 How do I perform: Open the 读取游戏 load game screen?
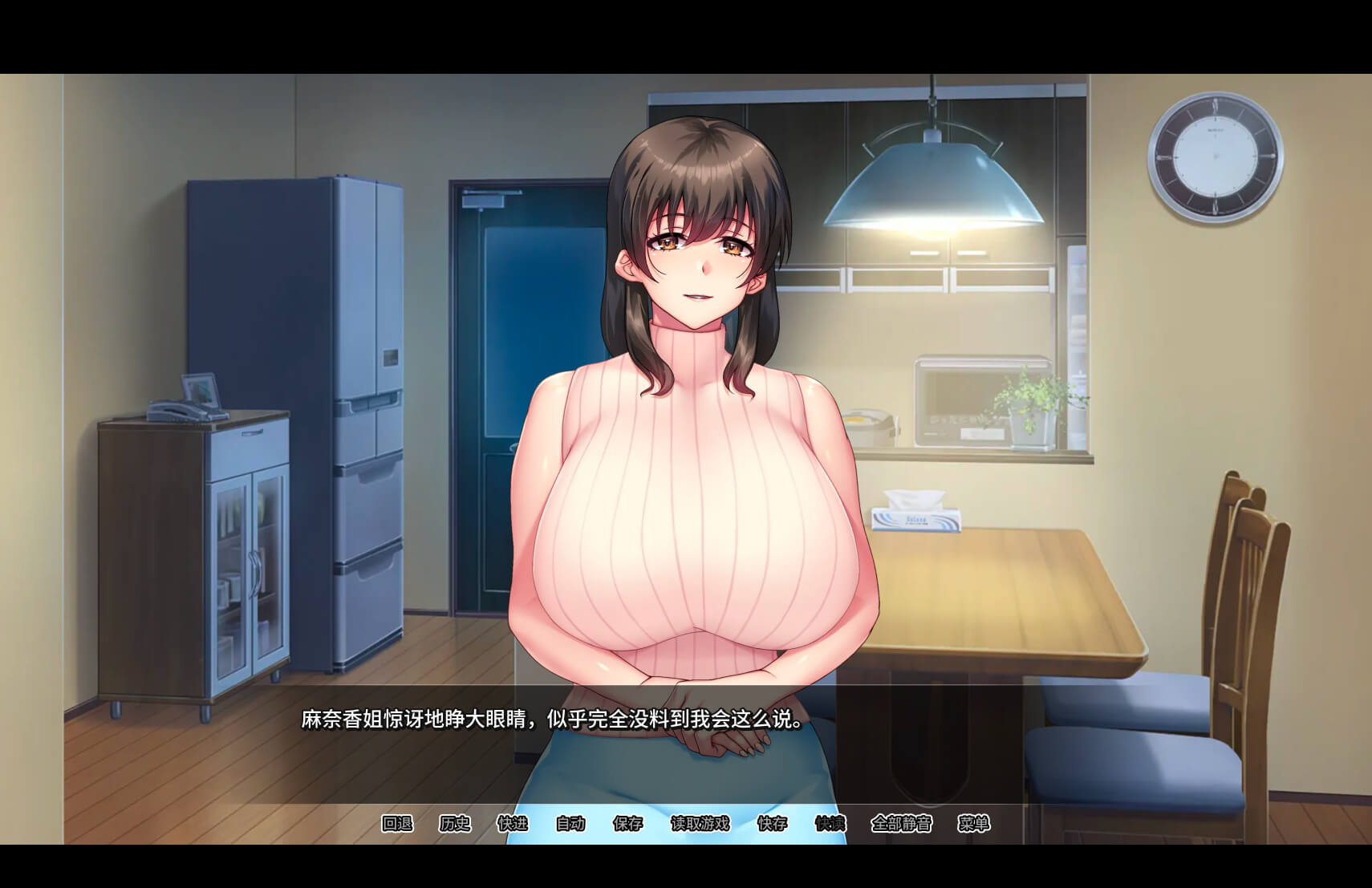700,824
